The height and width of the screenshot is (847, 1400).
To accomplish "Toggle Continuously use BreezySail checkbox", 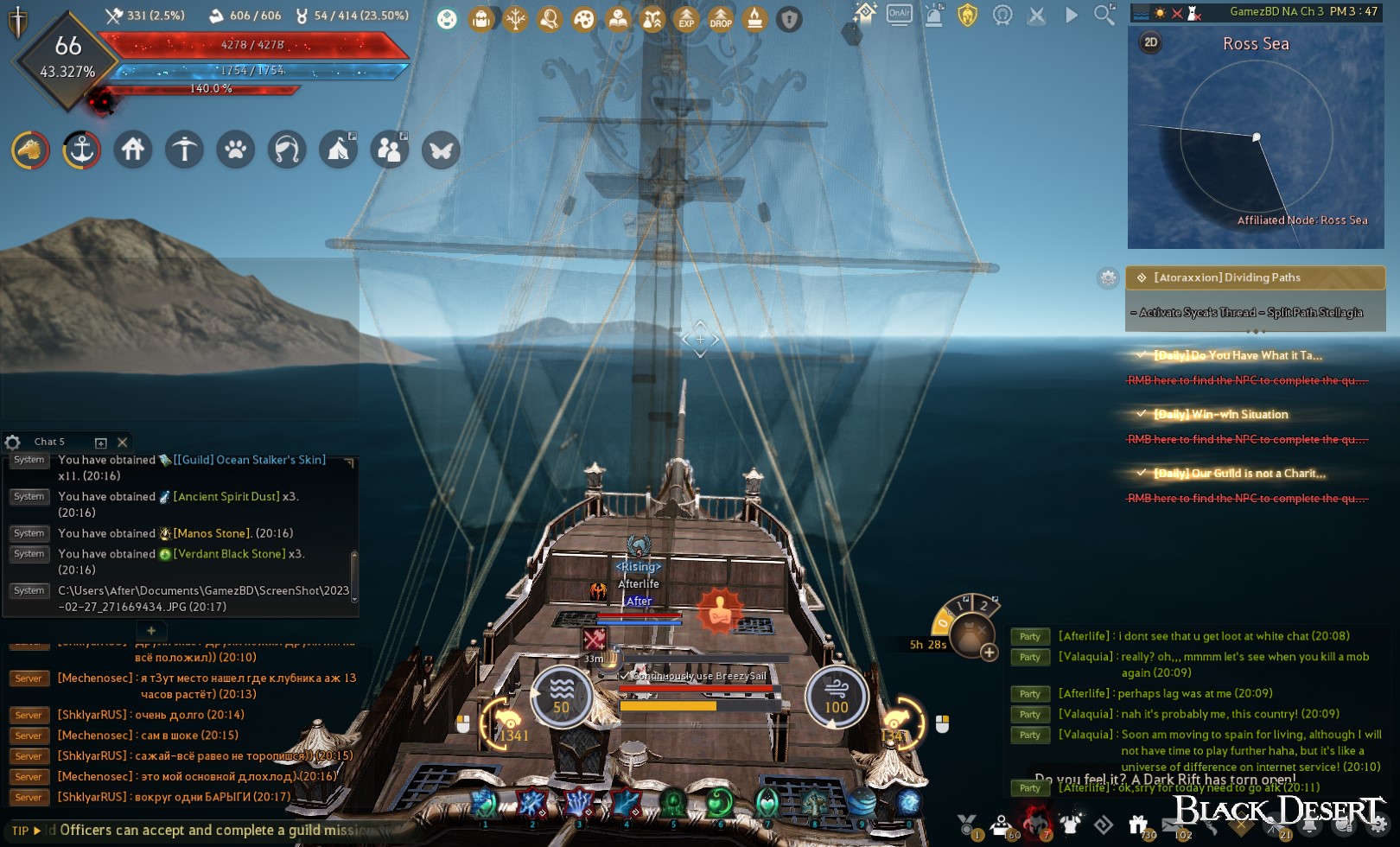I will (624, 675).
